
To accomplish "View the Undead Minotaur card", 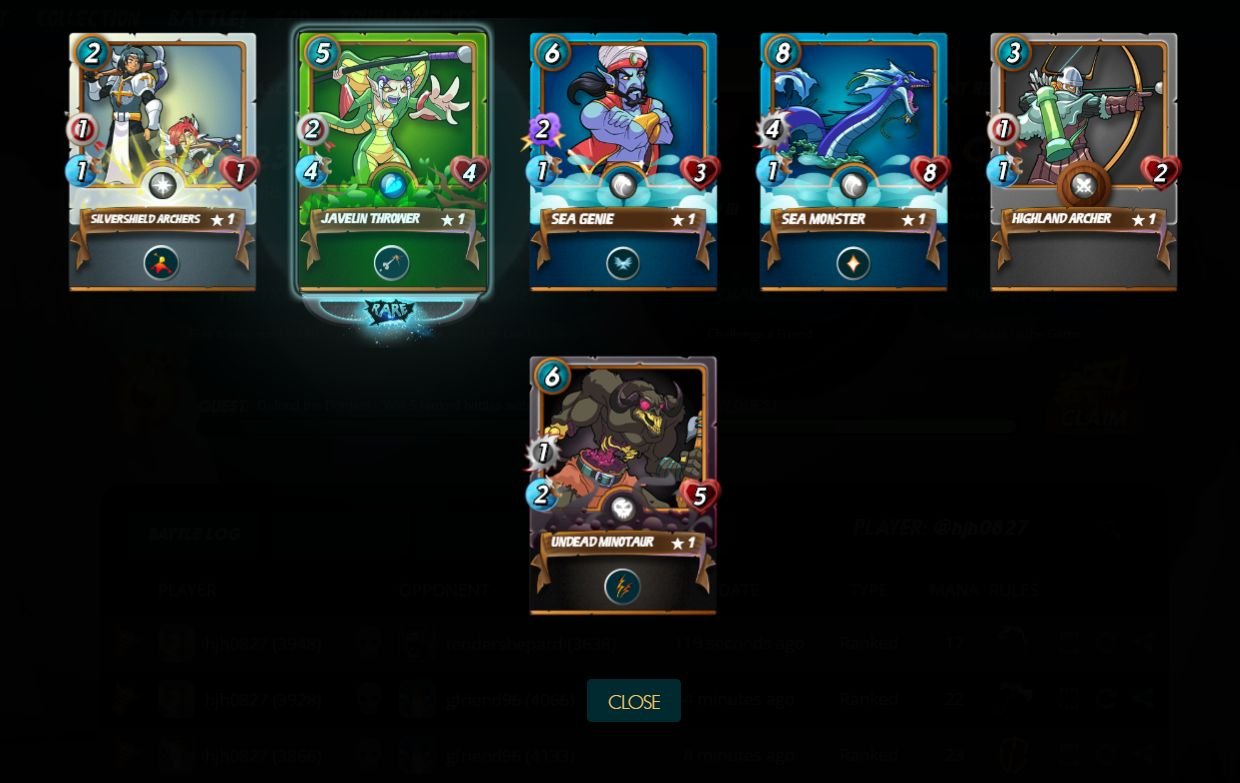I will tap(623, 485).
